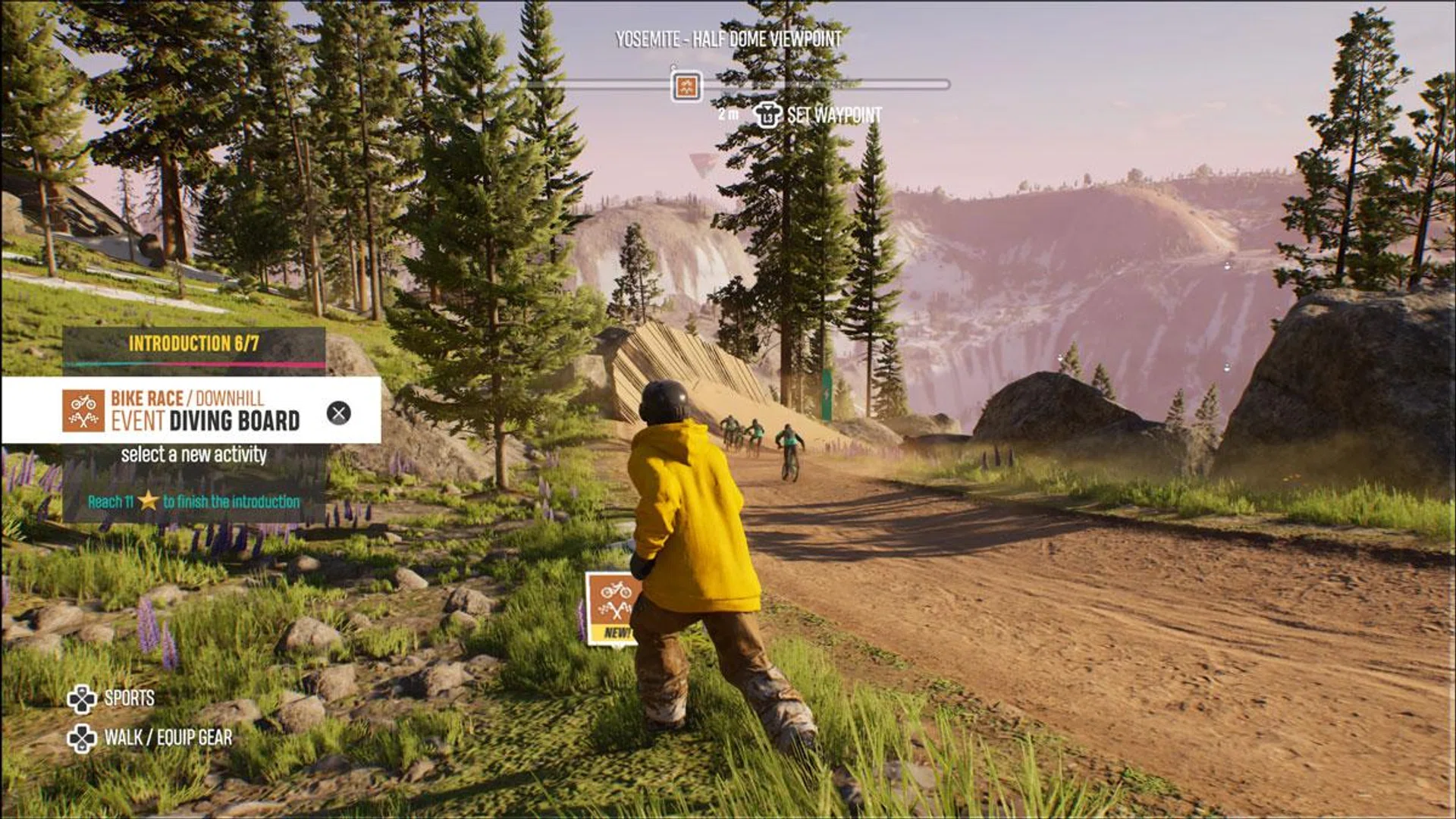Dismiss the Diving Board event with the X
Image resolution: width=1456 pixels, height=819 pixels.
pyautogui.click(x=338, y=413)
